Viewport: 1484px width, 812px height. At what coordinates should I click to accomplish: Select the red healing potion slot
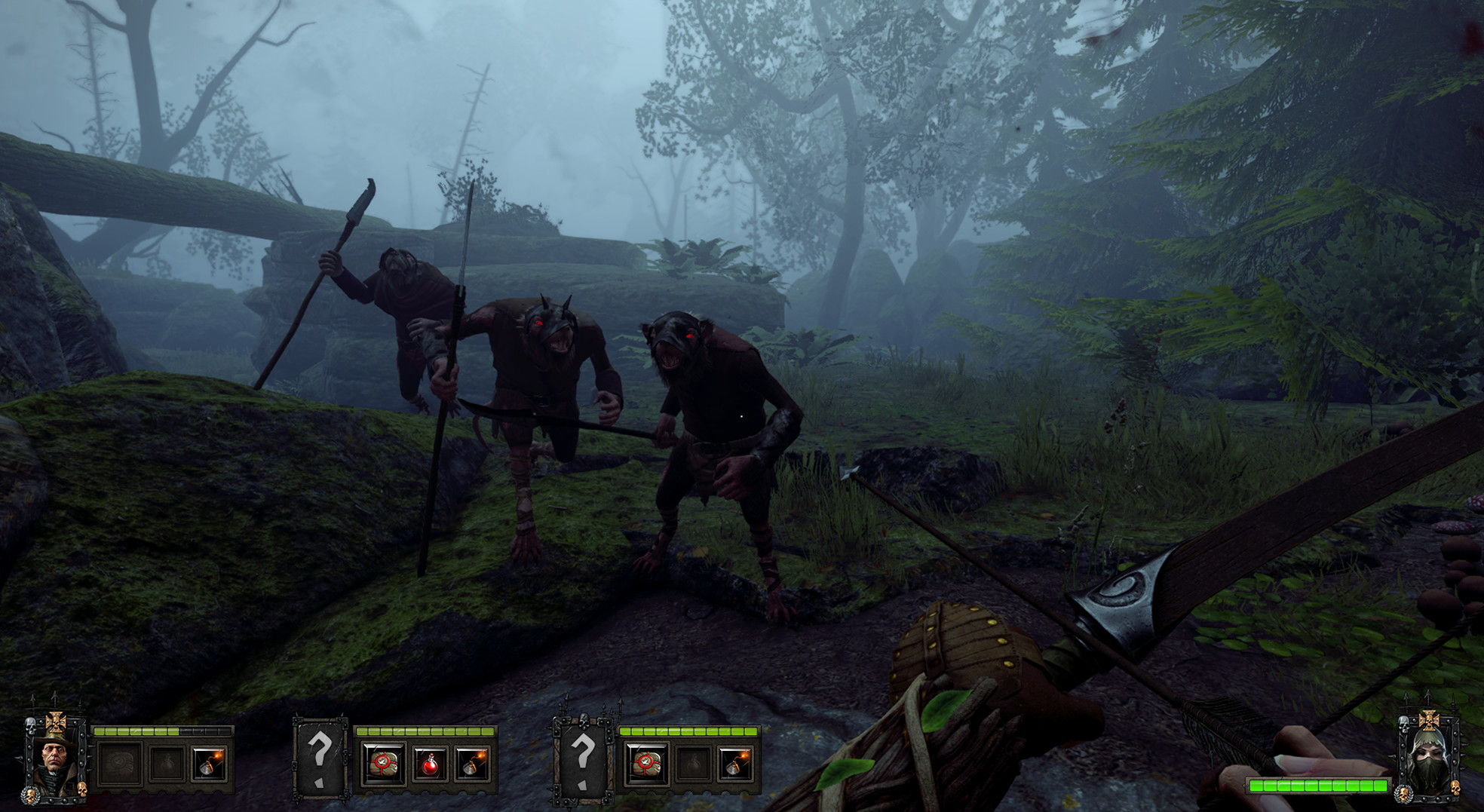coord(429,764)
